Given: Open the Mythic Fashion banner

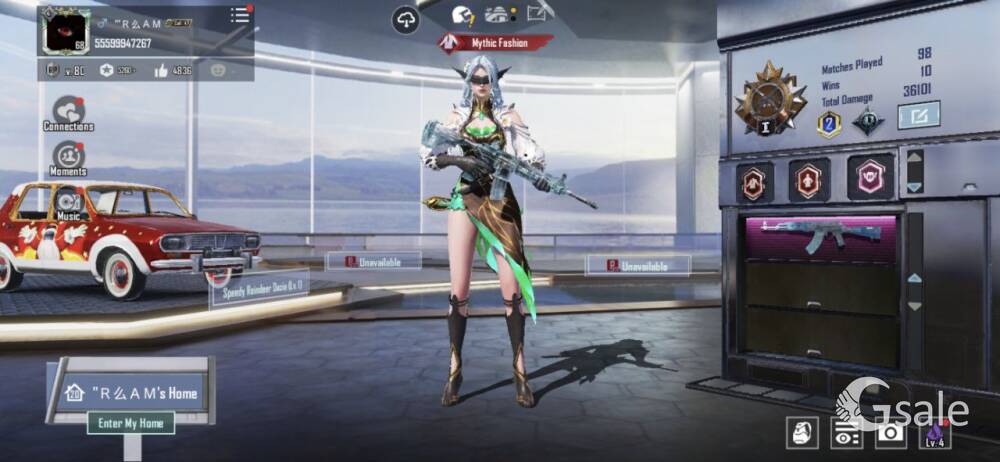Looking at the screenshot, I should pyautogui.click(x=497, y=43).
